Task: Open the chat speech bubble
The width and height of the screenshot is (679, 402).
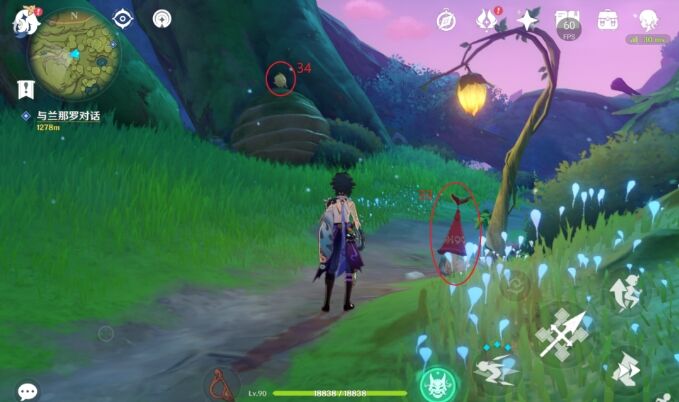Action: point(27,391)
